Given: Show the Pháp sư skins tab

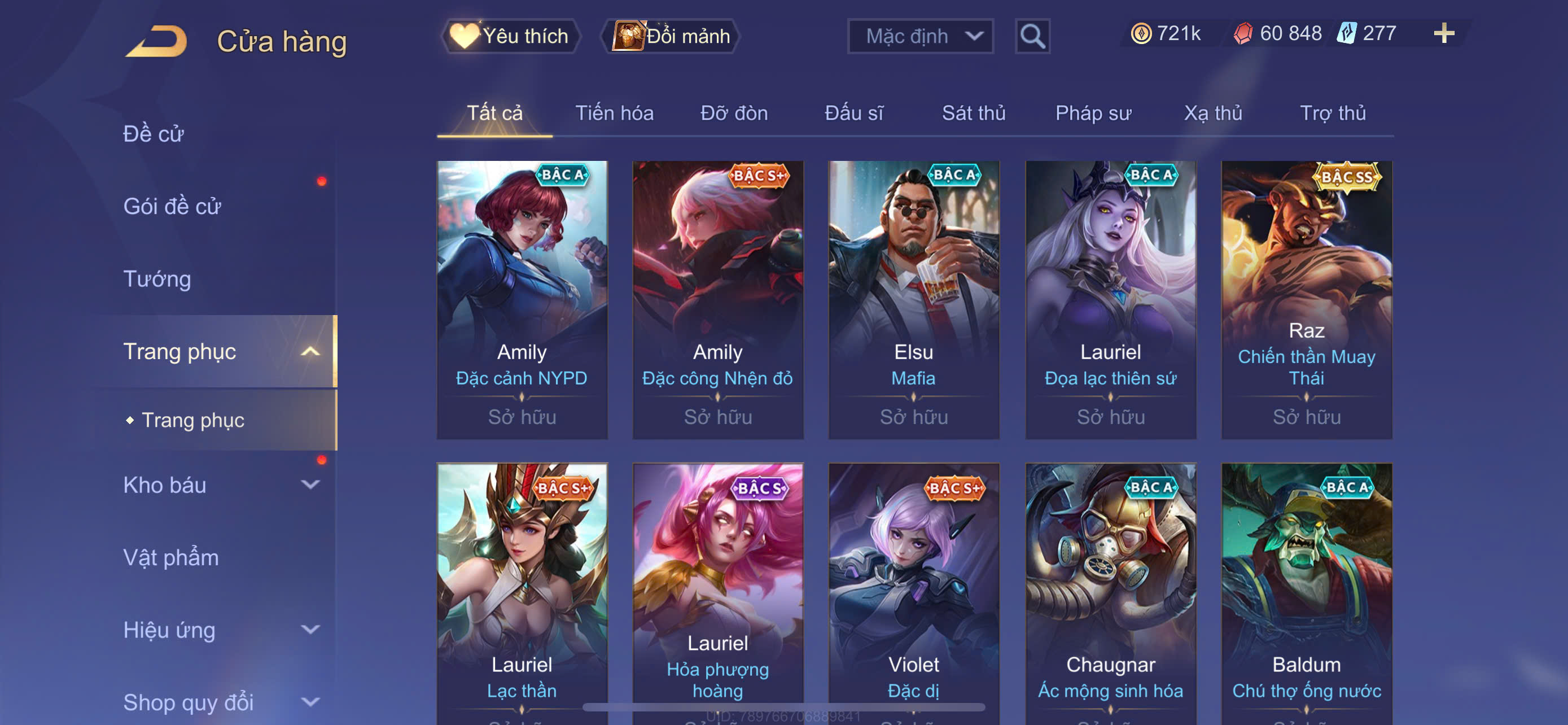Looking at the screenshot, I should coord(1093,112).
